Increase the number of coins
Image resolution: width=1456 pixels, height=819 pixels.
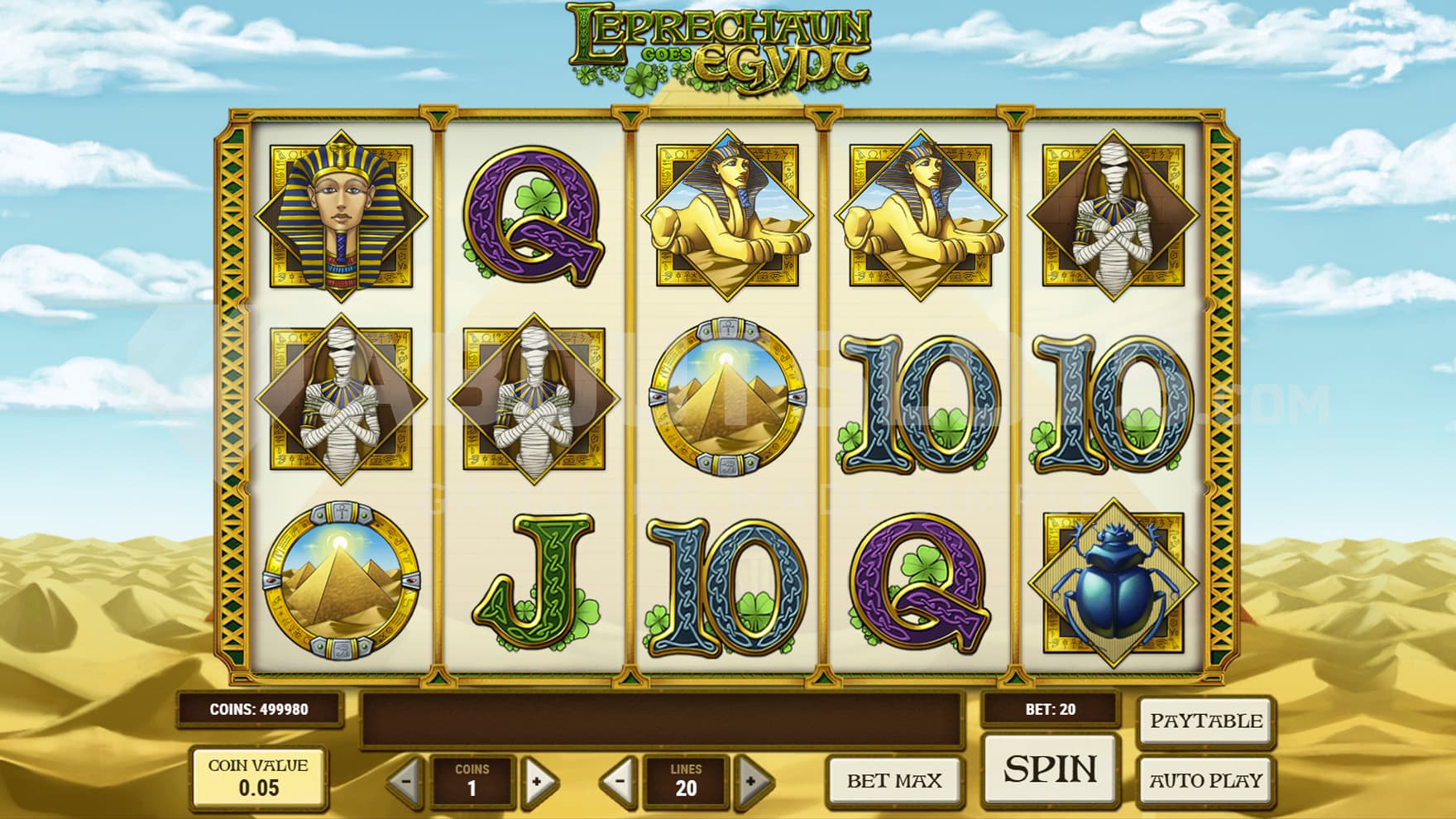[x=538, y=780]
